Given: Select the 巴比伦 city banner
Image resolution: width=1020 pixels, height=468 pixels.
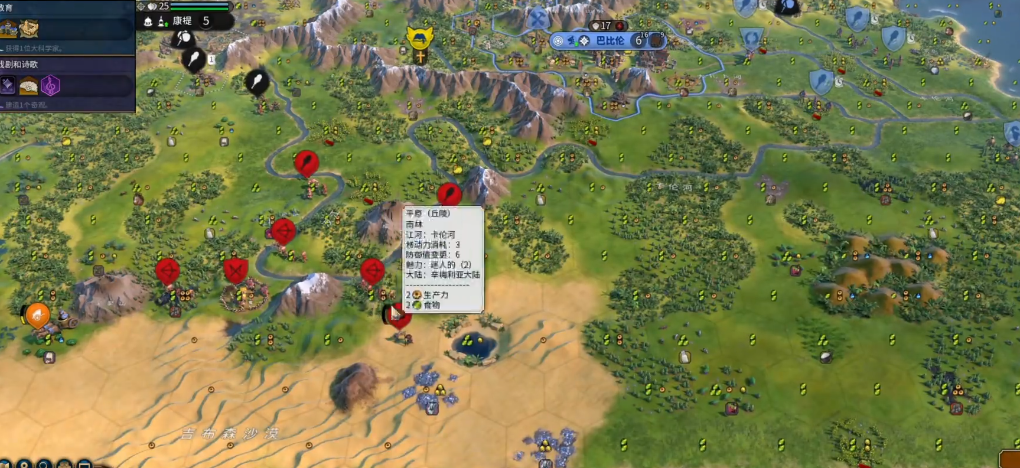Looking at the screenshot, I should coord(607,41).
